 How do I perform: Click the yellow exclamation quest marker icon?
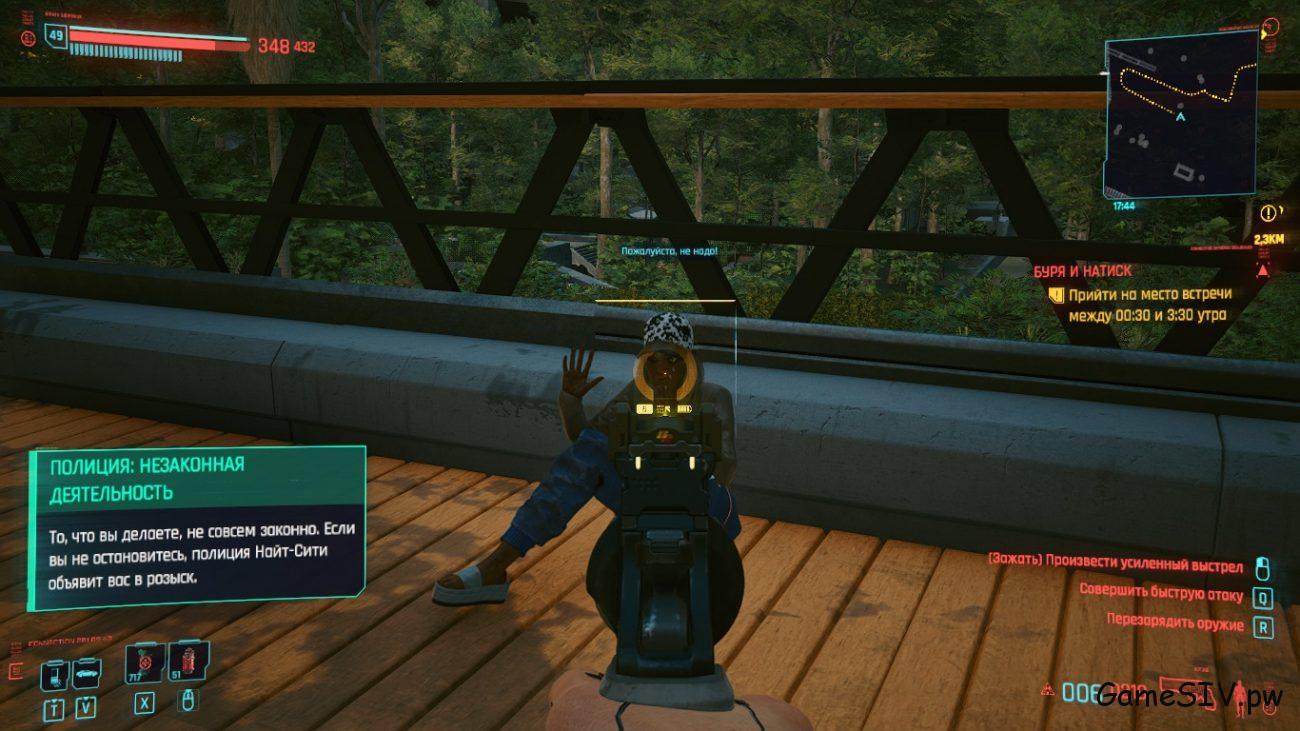click(1268, 212)
